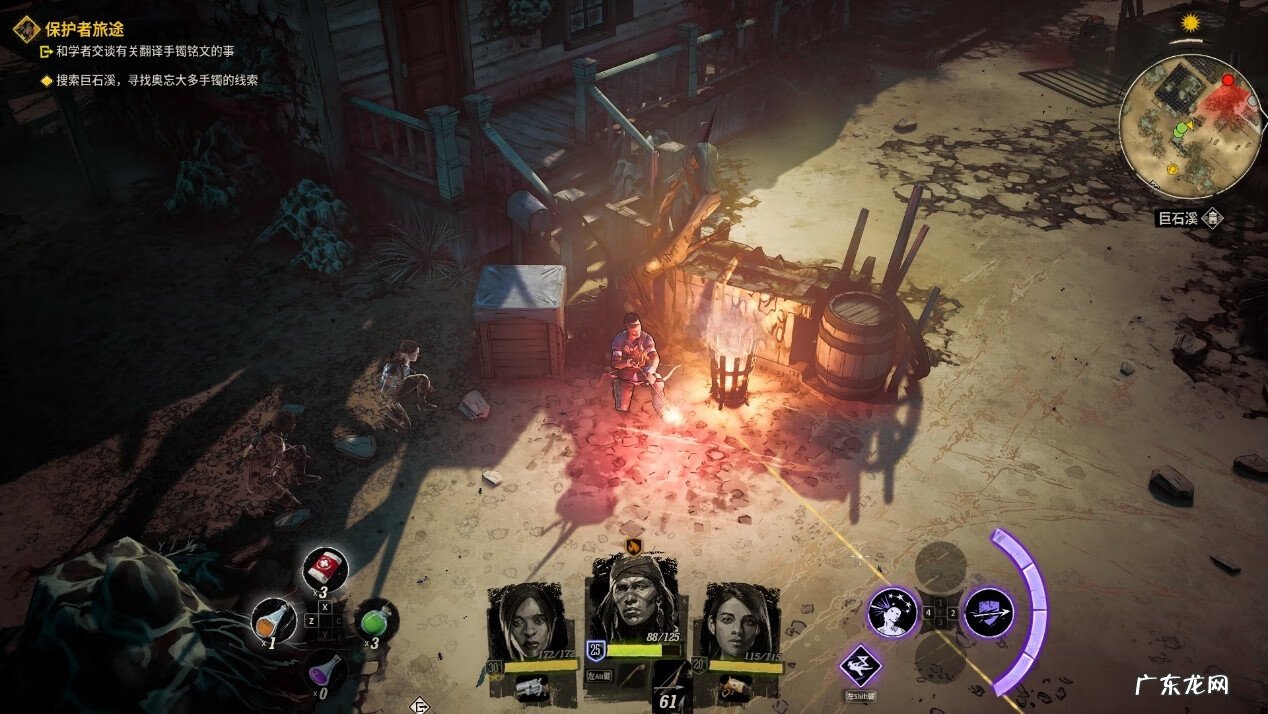The height and width of the screenshot is (714, 1268).
Task: Activate the stunned head with stars ability
Action: pos(892,612)
